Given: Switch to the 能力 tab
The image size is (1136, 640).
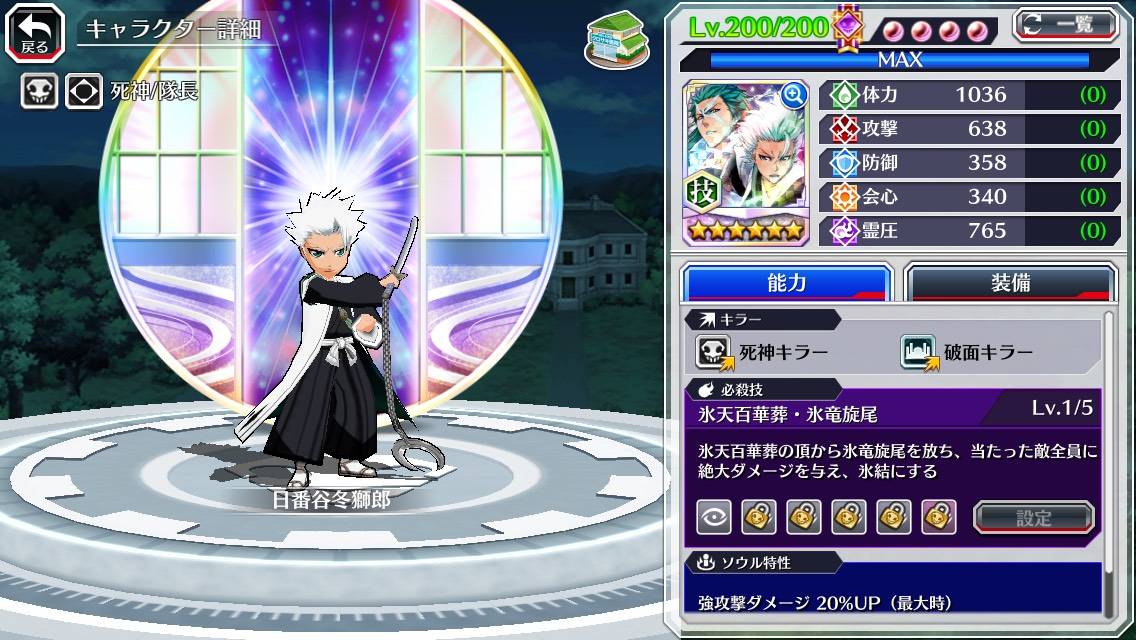Looking at the screenshot, I should coord(786,283).
